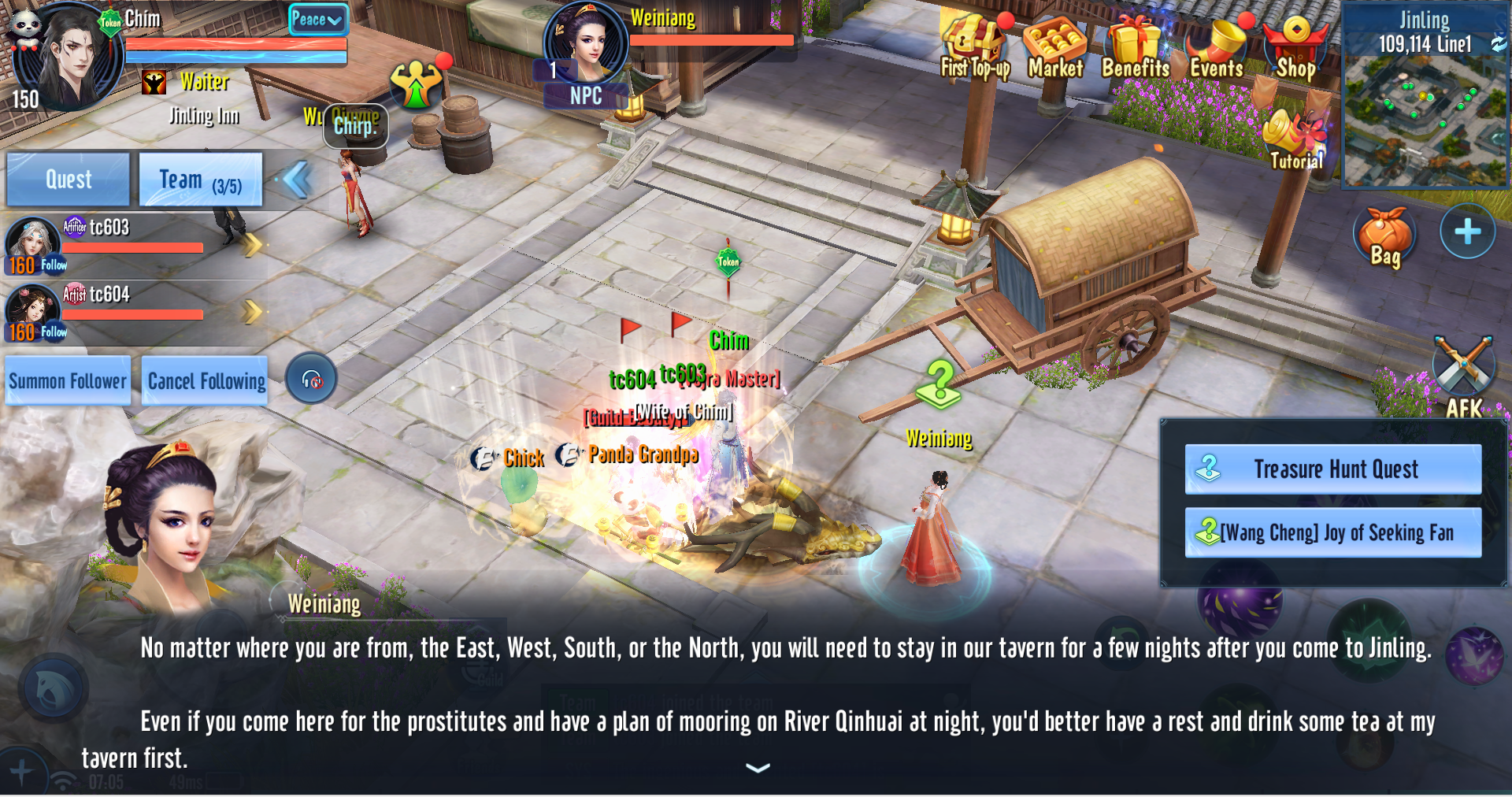Screen dimensions: 1512x797
Task: Open the Bag inventory
Action: pyautogui.click(x=1385, y=237)
